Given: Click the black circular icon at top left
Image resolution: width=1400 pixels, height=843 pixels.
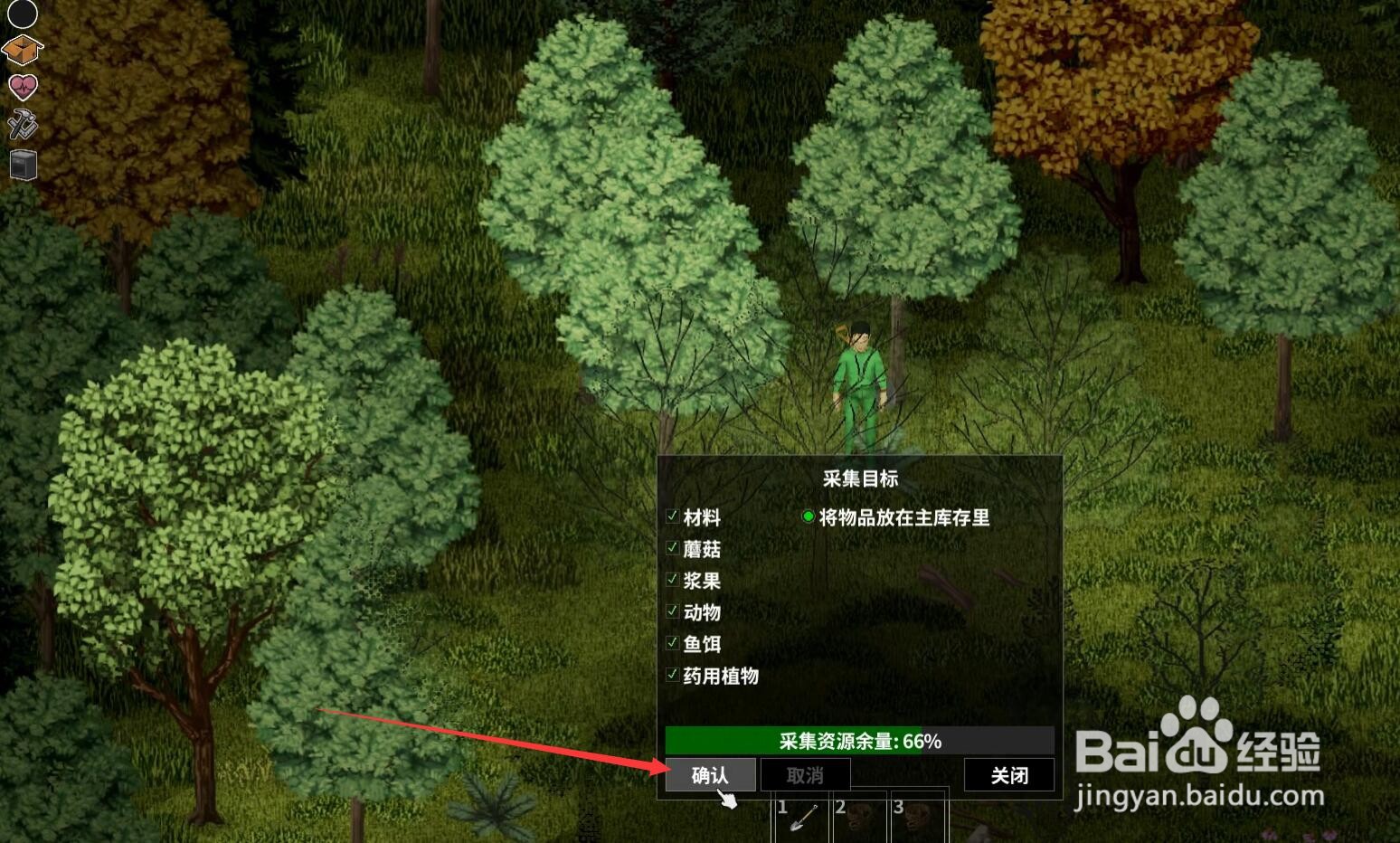Looking at the screenshot, I should click(21, 14).
